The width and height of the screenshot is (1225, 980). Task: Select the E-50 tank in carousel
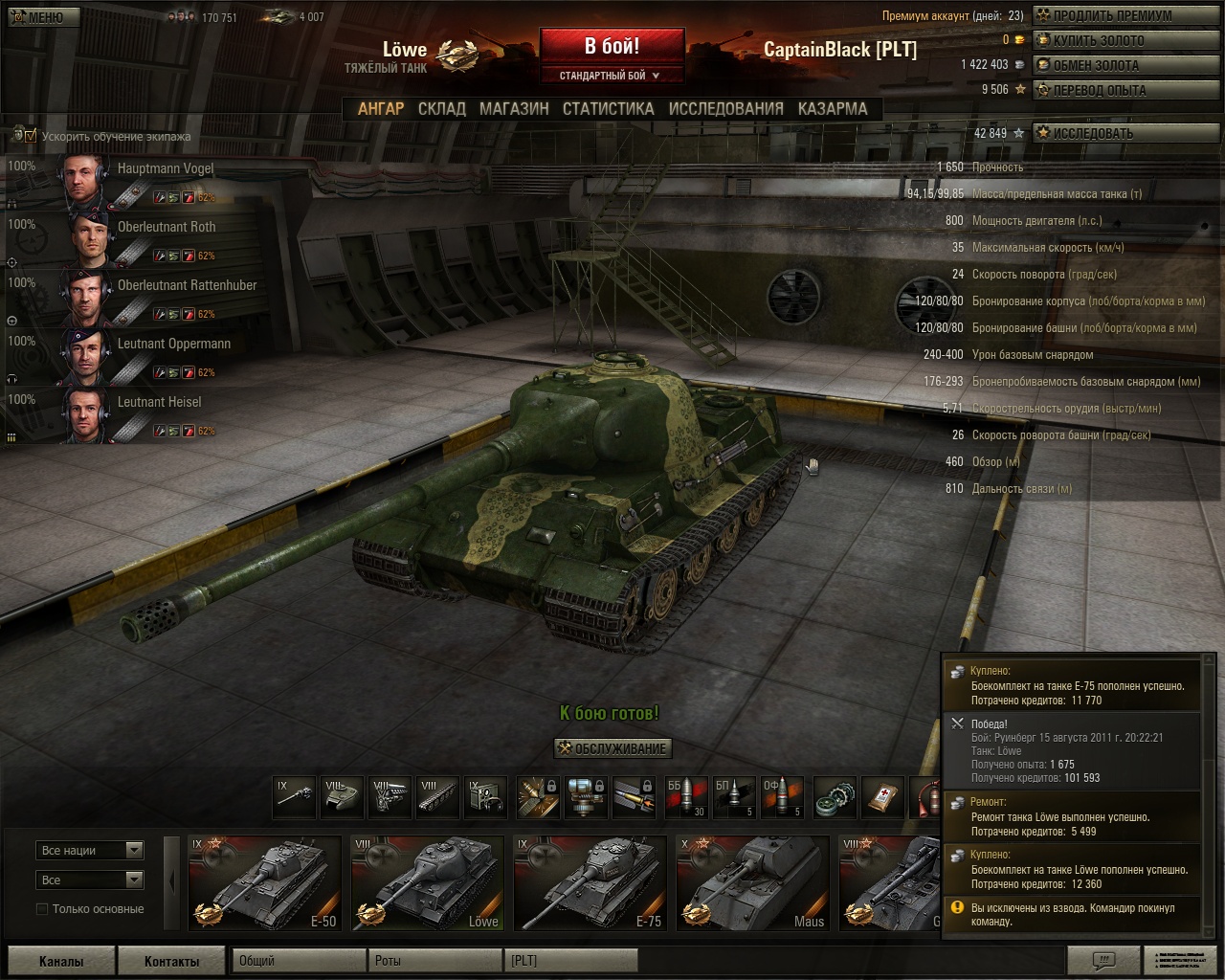[x=265, y=882]
